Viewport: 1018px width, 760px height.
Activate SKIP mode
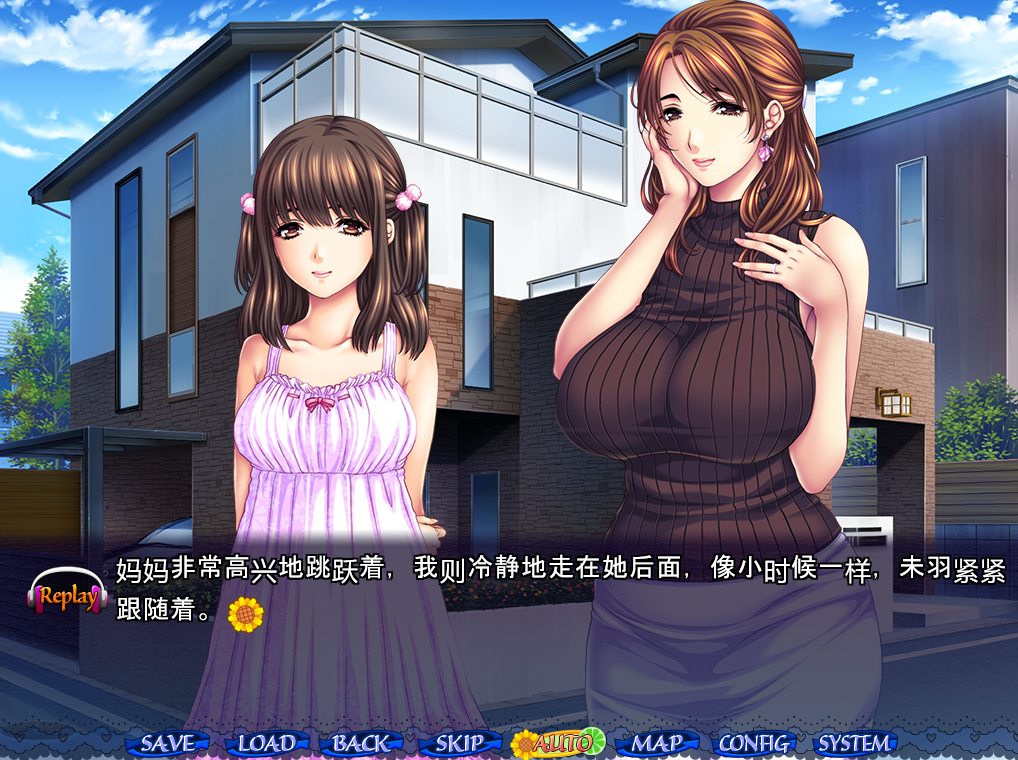[459, 743]
